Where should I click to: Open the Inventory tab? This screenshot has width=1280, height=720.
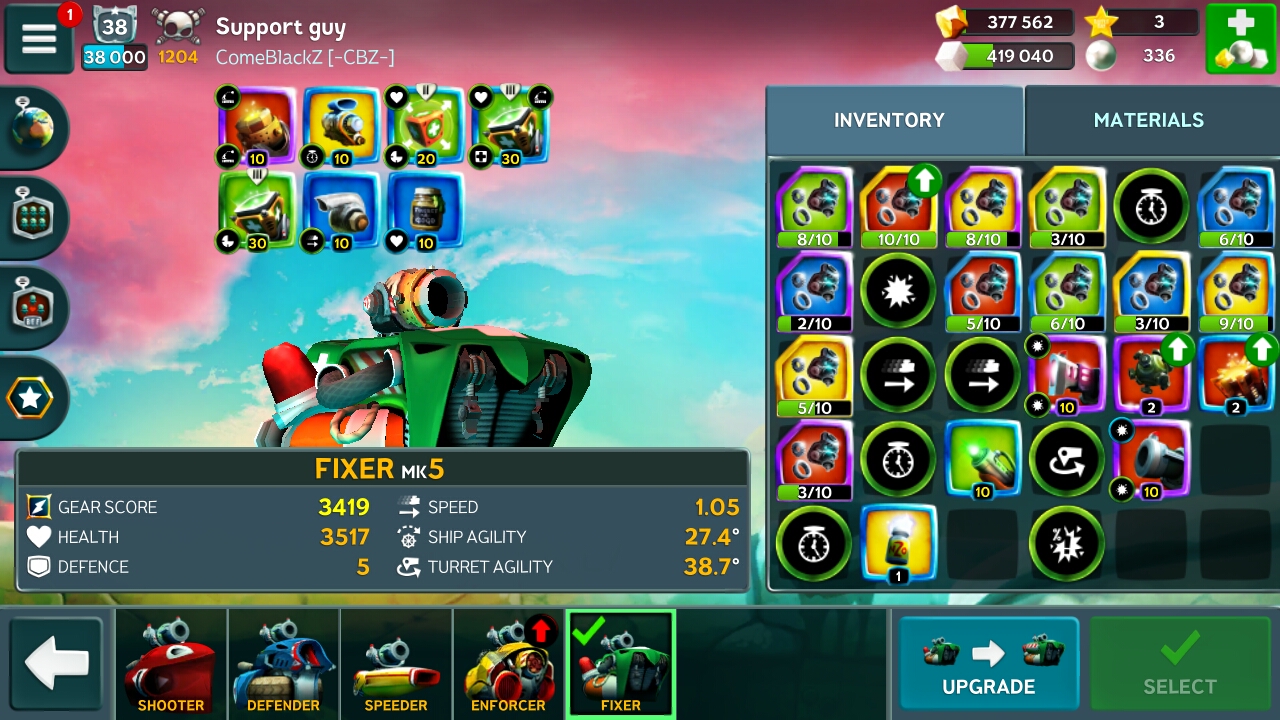click(889, 120)
